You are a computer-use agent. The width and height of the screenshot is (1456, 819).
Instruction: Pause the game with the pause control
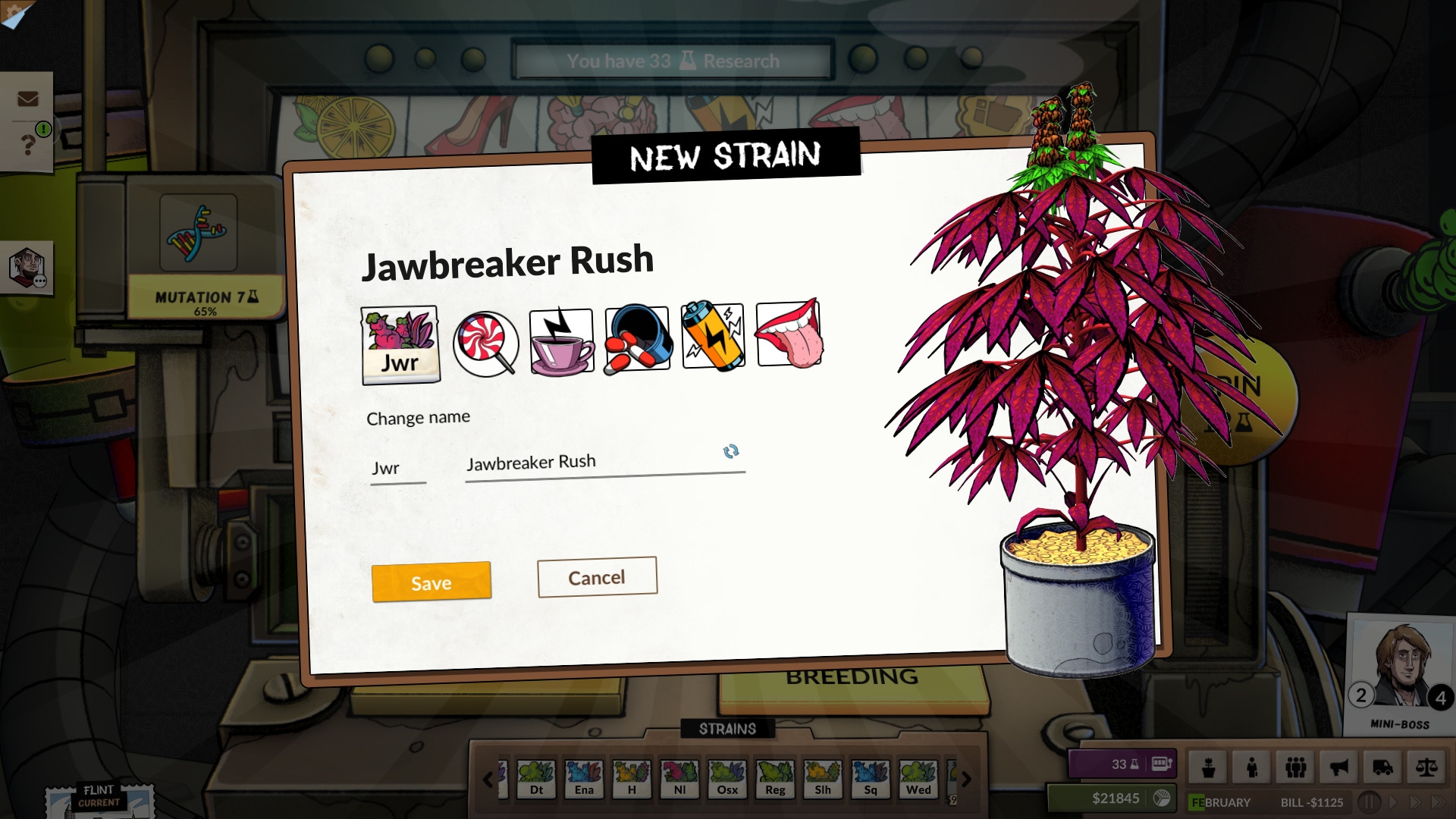[1370, 802]
